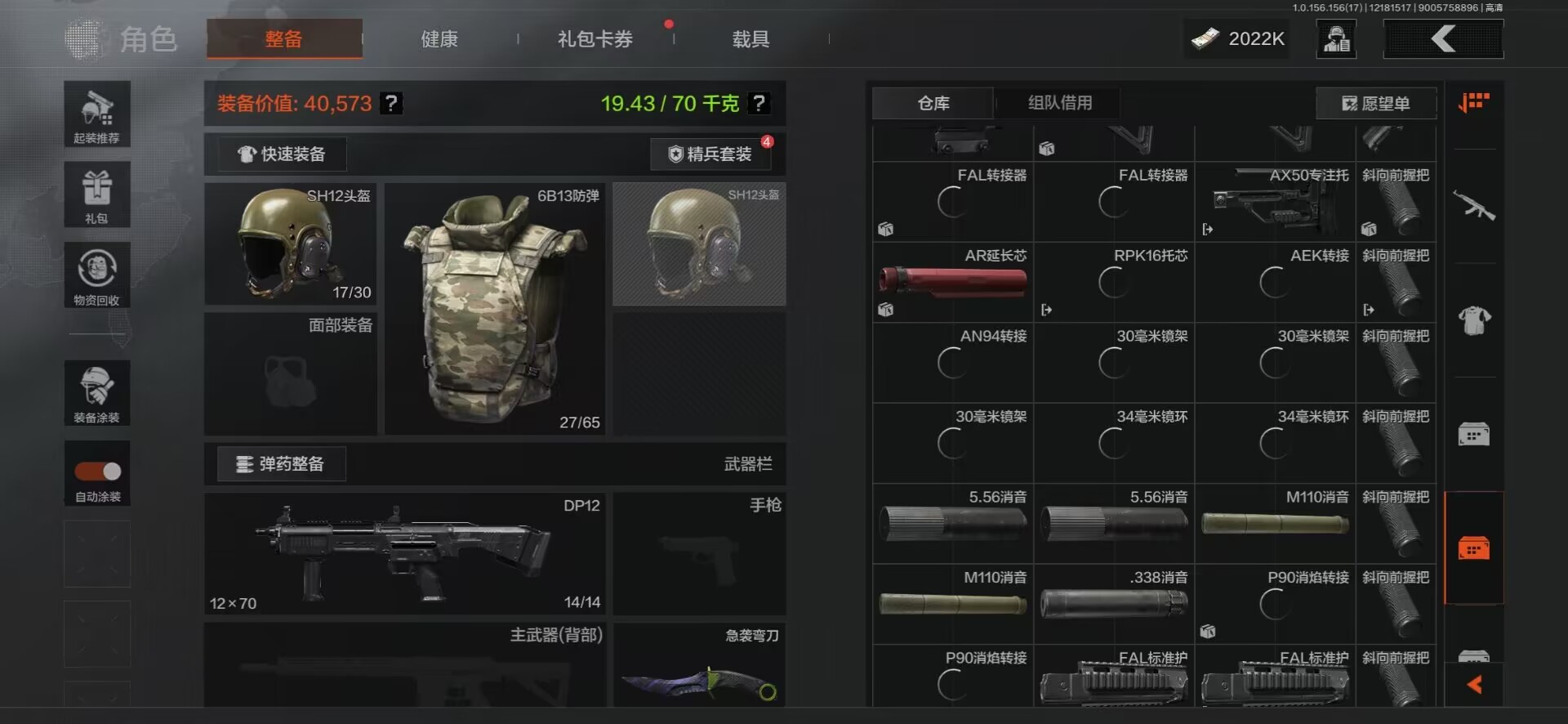Open 精兵套装 presets

[710, 154]
